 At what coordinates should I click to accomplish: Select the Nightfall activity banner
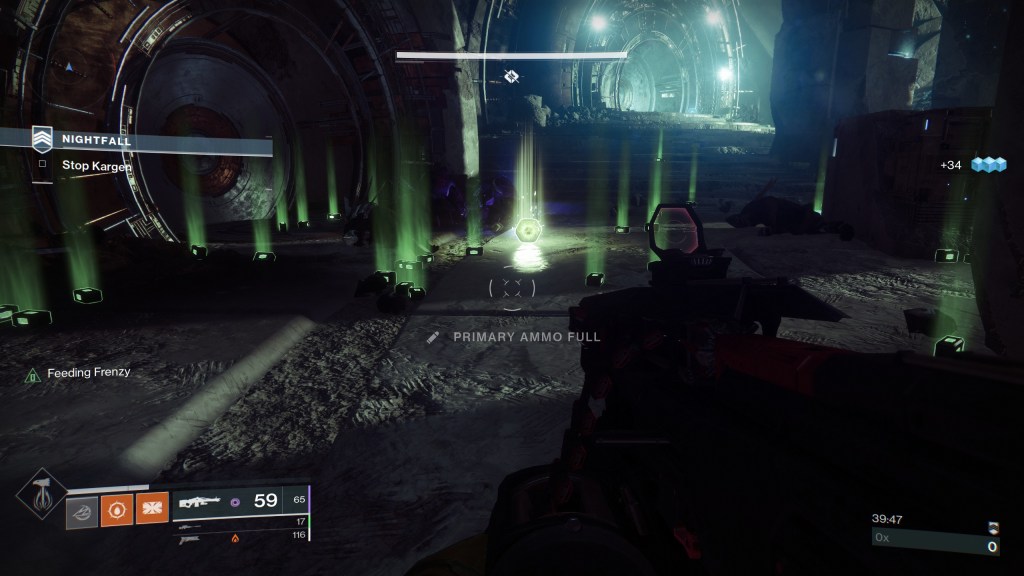point(140,141)
